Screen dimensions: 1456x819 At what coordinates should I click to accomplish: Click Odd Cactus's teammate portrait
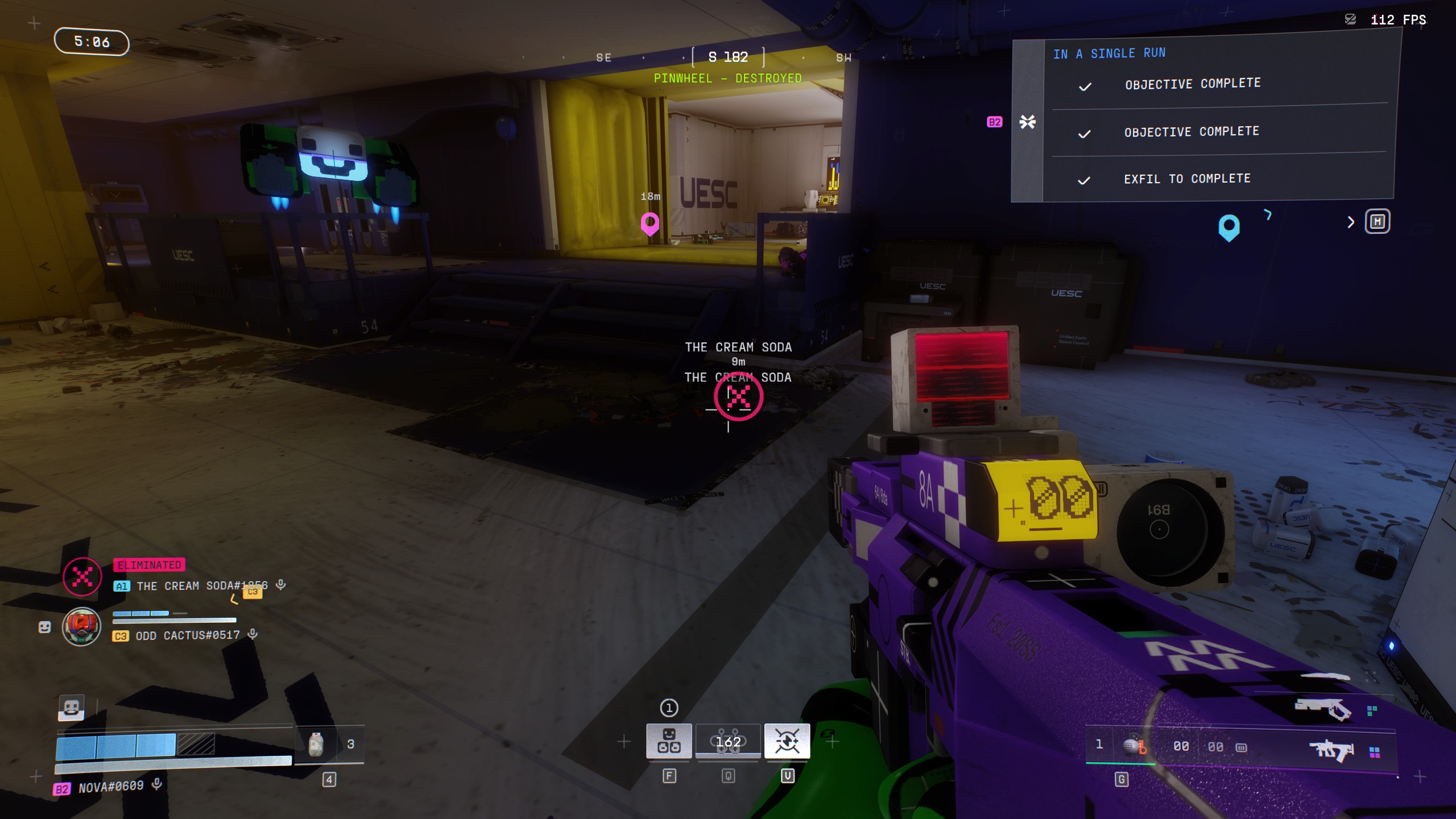[81, 627]
